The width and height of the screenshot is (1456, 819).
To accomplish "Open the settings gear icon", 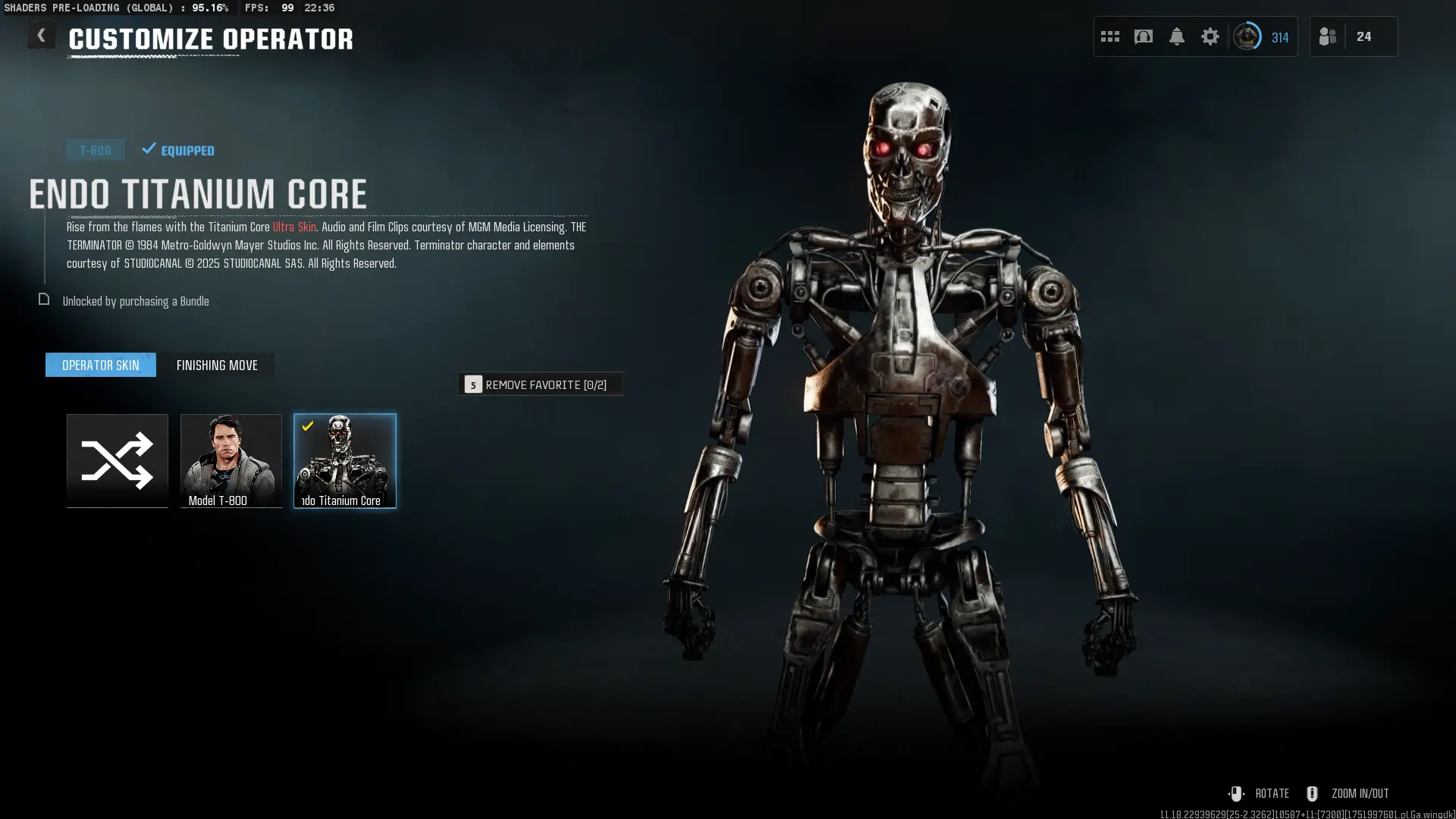I will 1210,36.
